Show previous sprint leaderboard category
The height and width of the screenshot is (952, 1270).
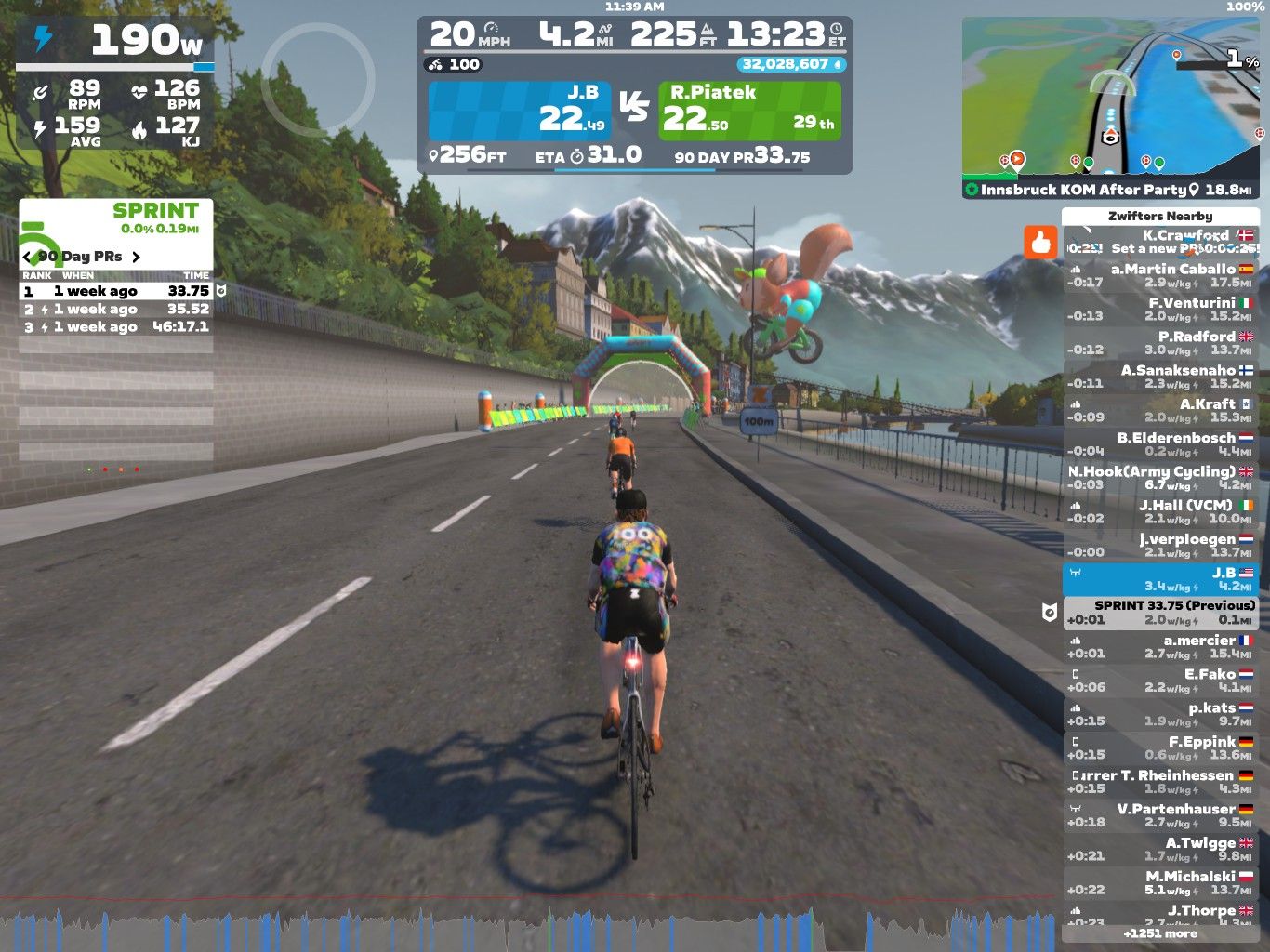coord(28,257)
